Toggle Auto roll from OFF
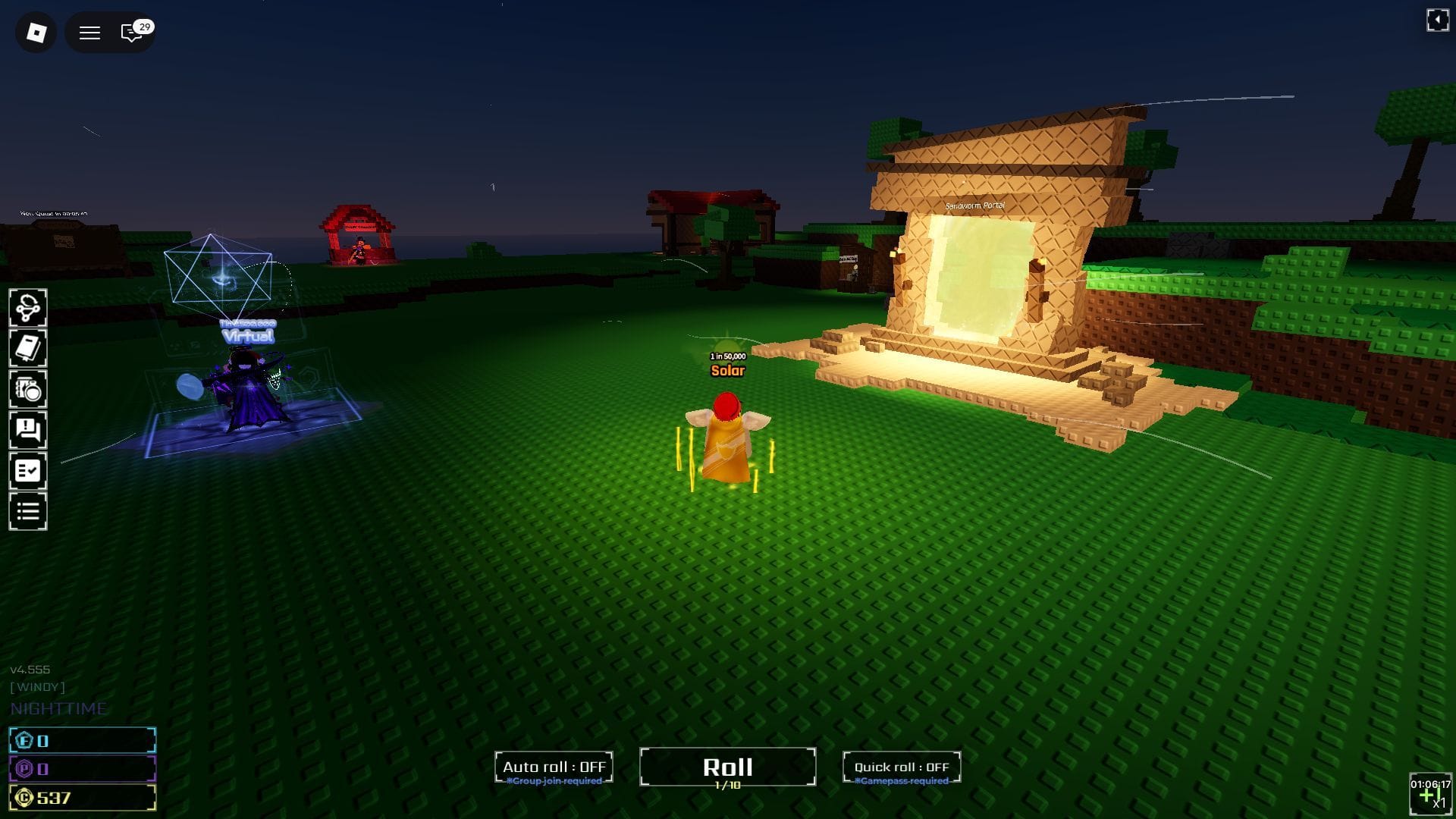The width and height of the screenshot is (1456, 819). click(x=554, y=766)
